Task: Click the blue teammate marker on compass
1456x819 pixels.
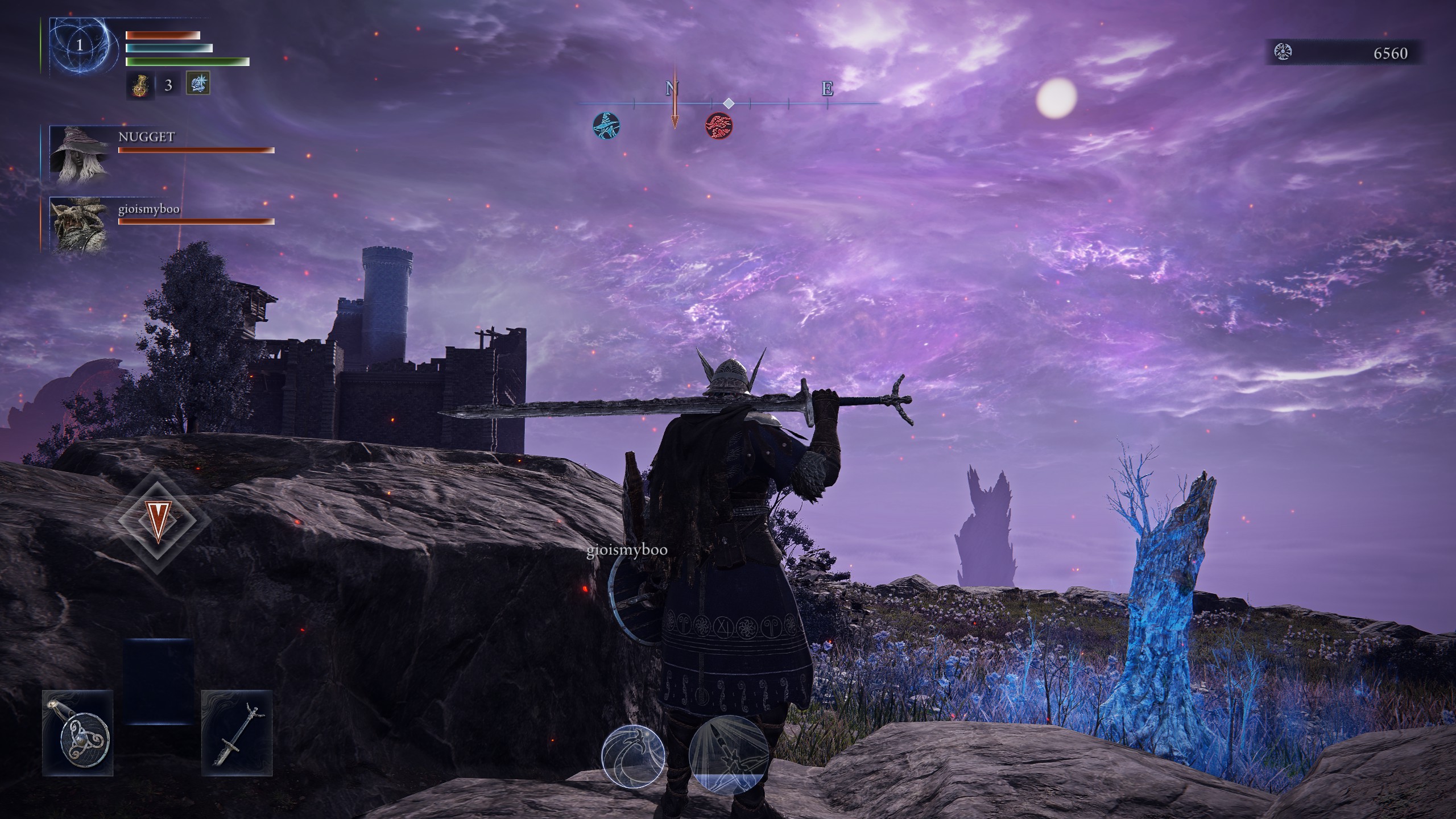Action: (606, 126)
